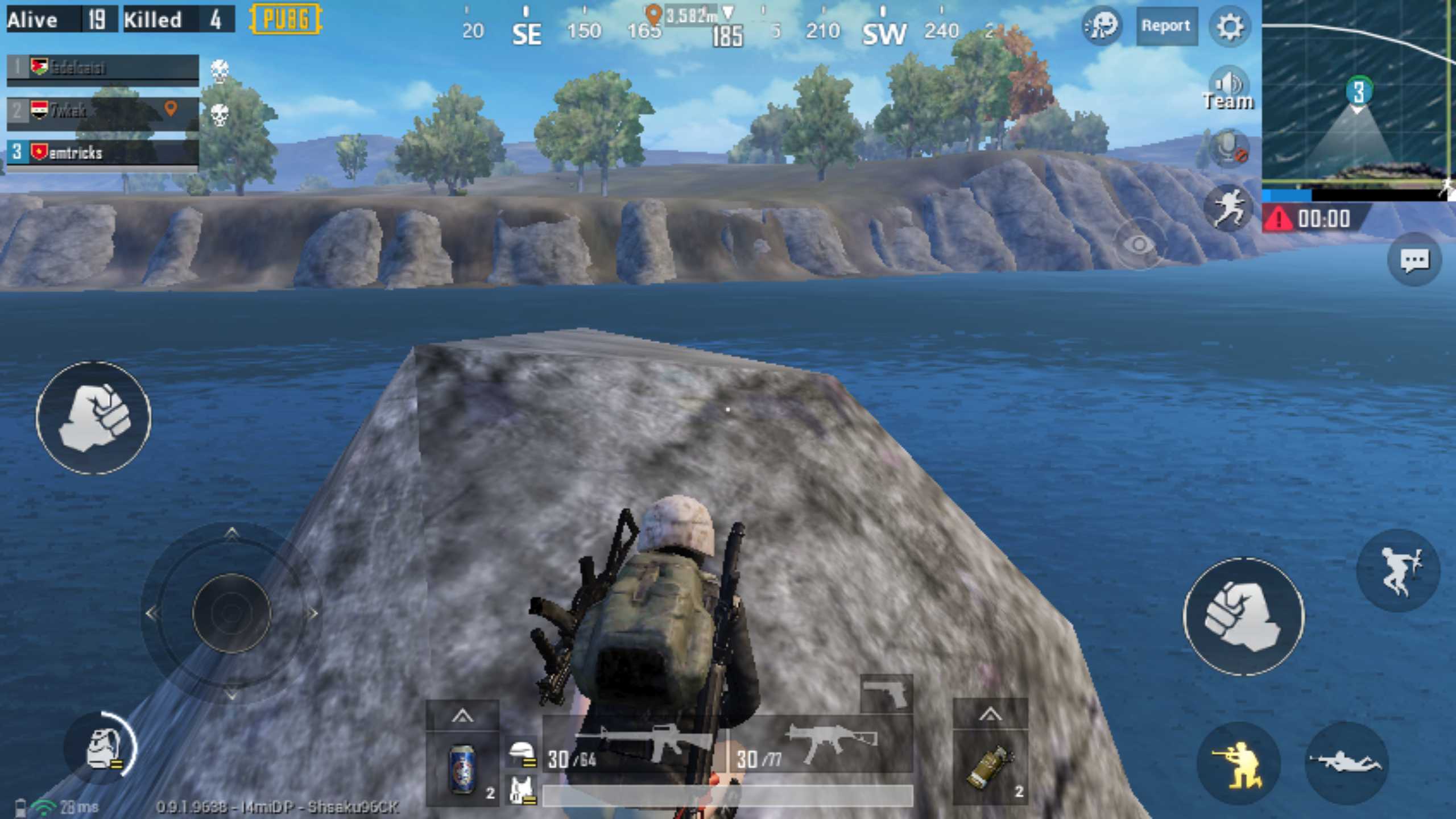1456x819 pixels.
Task: Tap the auto-run sprint icon
Action: pos(1229,209)
